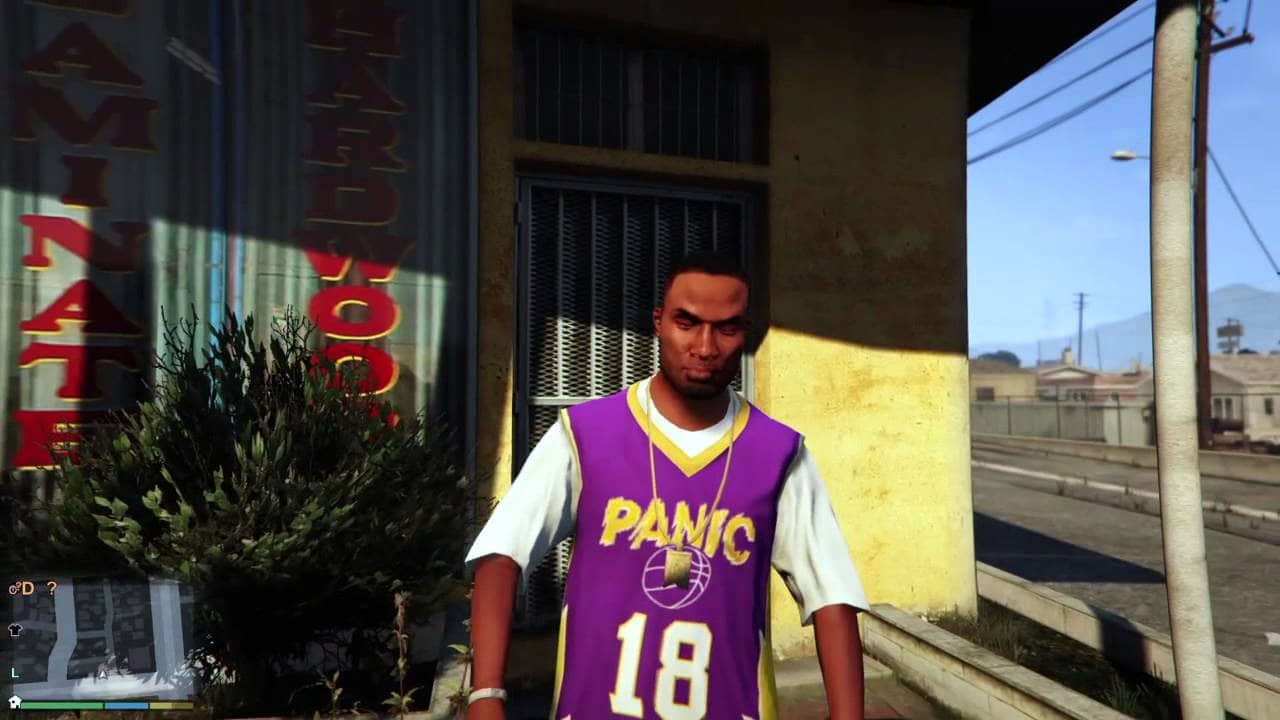Click the orange question mark stranger blip

coord(52,588)
